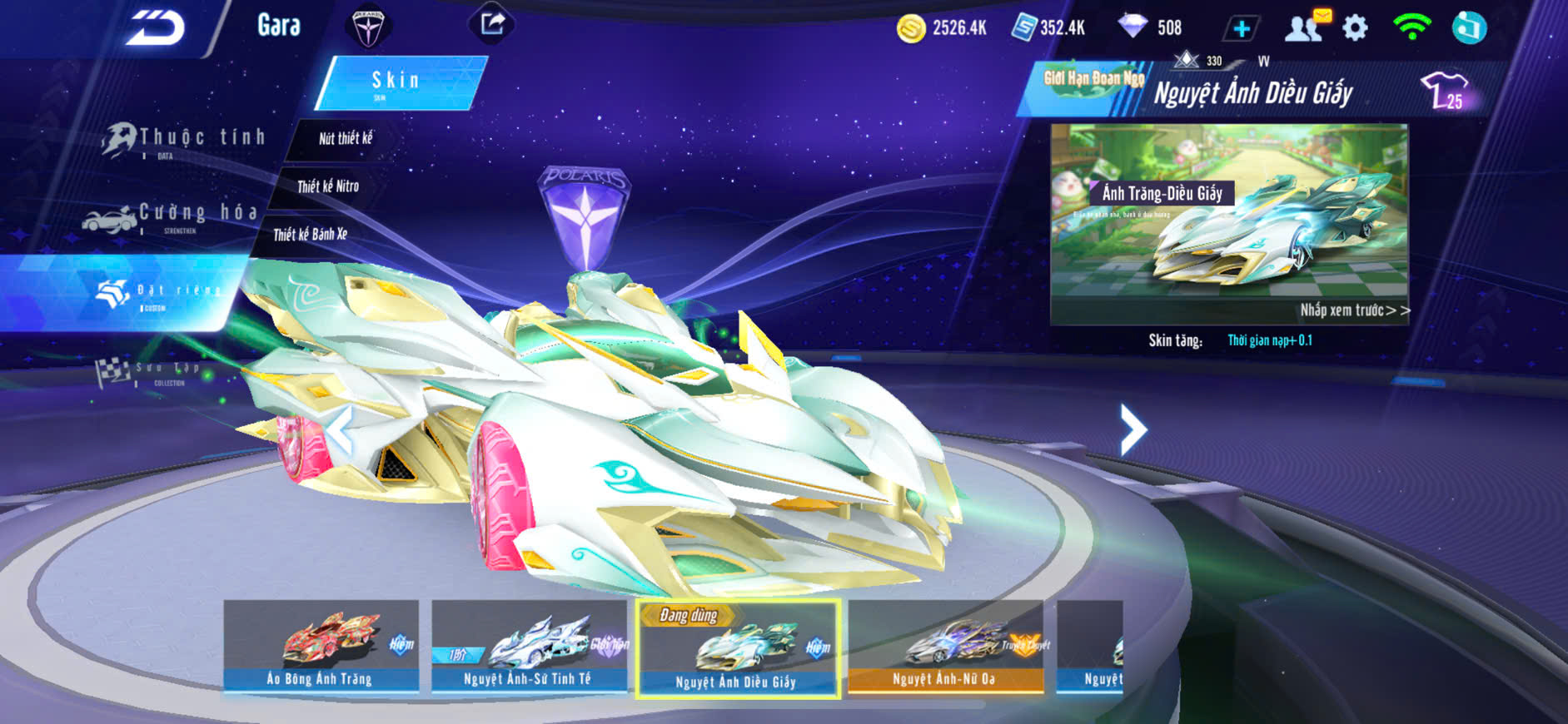1568x724 pixels.
Task: Tap the share icon
Action: (x=492, y=24)
